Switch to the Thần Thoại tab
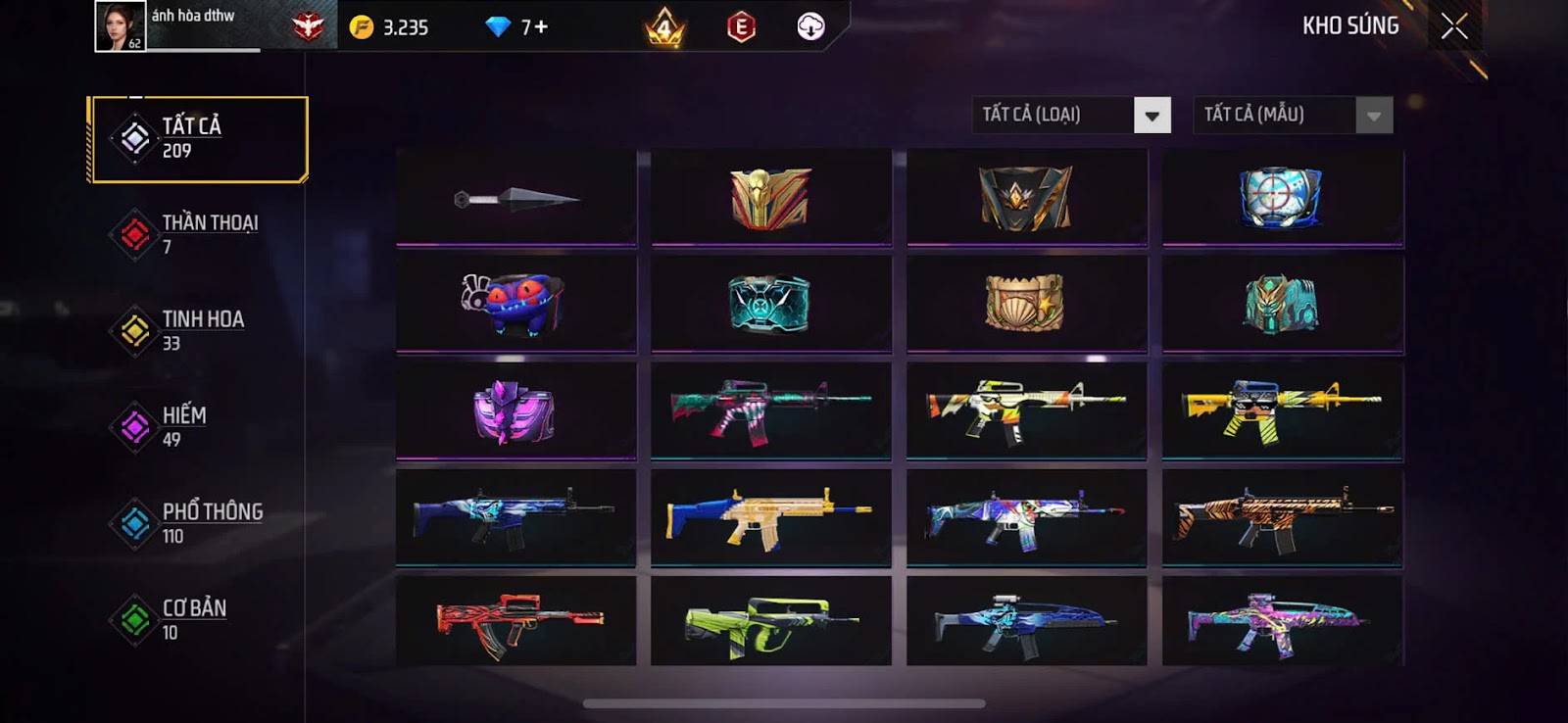 pyautogui.click(x=198, y=234)
